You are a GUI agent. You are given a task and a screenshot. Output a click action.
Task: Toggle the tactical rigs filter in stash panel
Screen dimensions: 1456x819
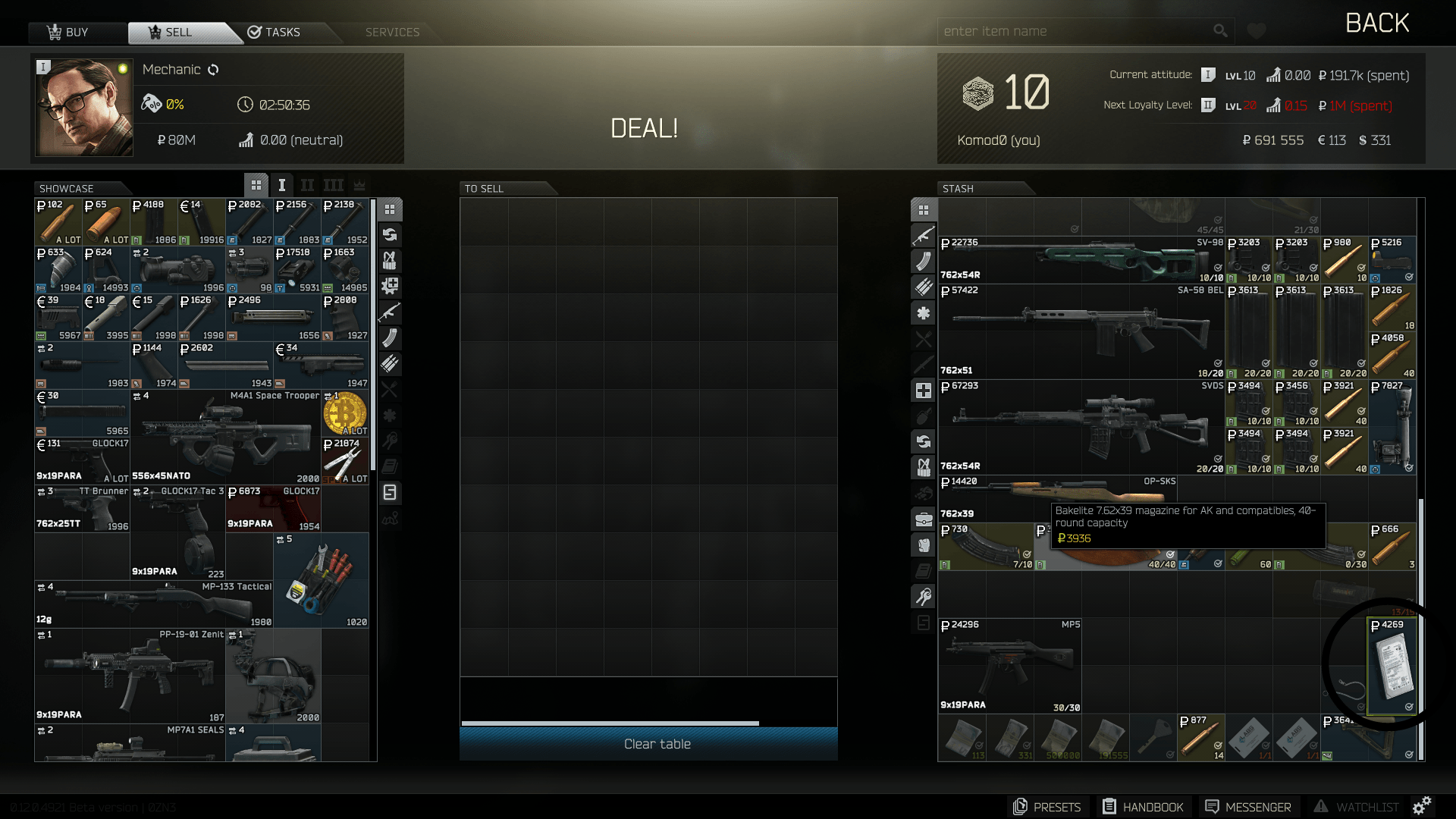click(924, 468)
